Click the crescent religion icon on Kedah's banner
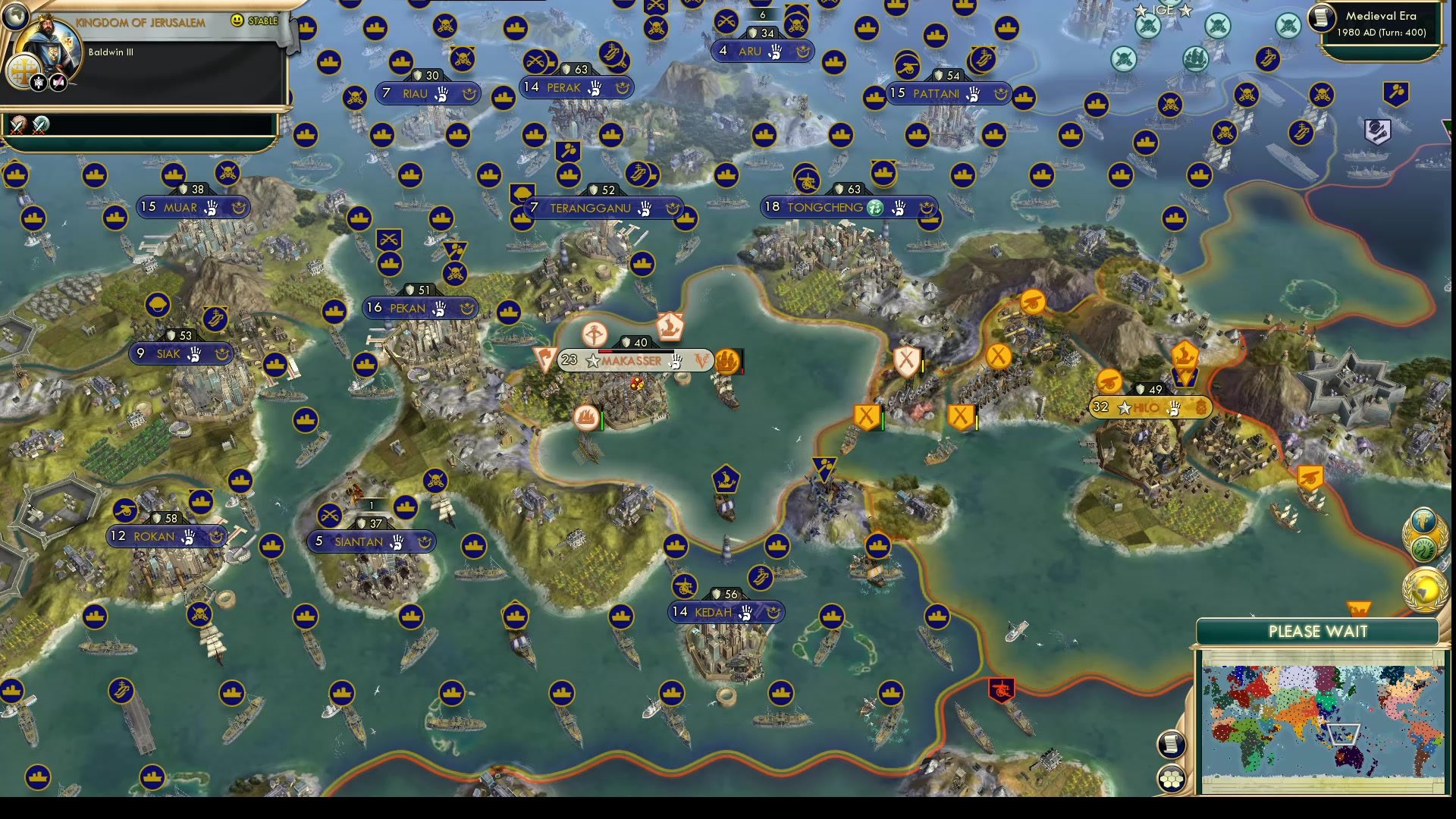Viewport: 1456px width, 819px height. point(773,612)
